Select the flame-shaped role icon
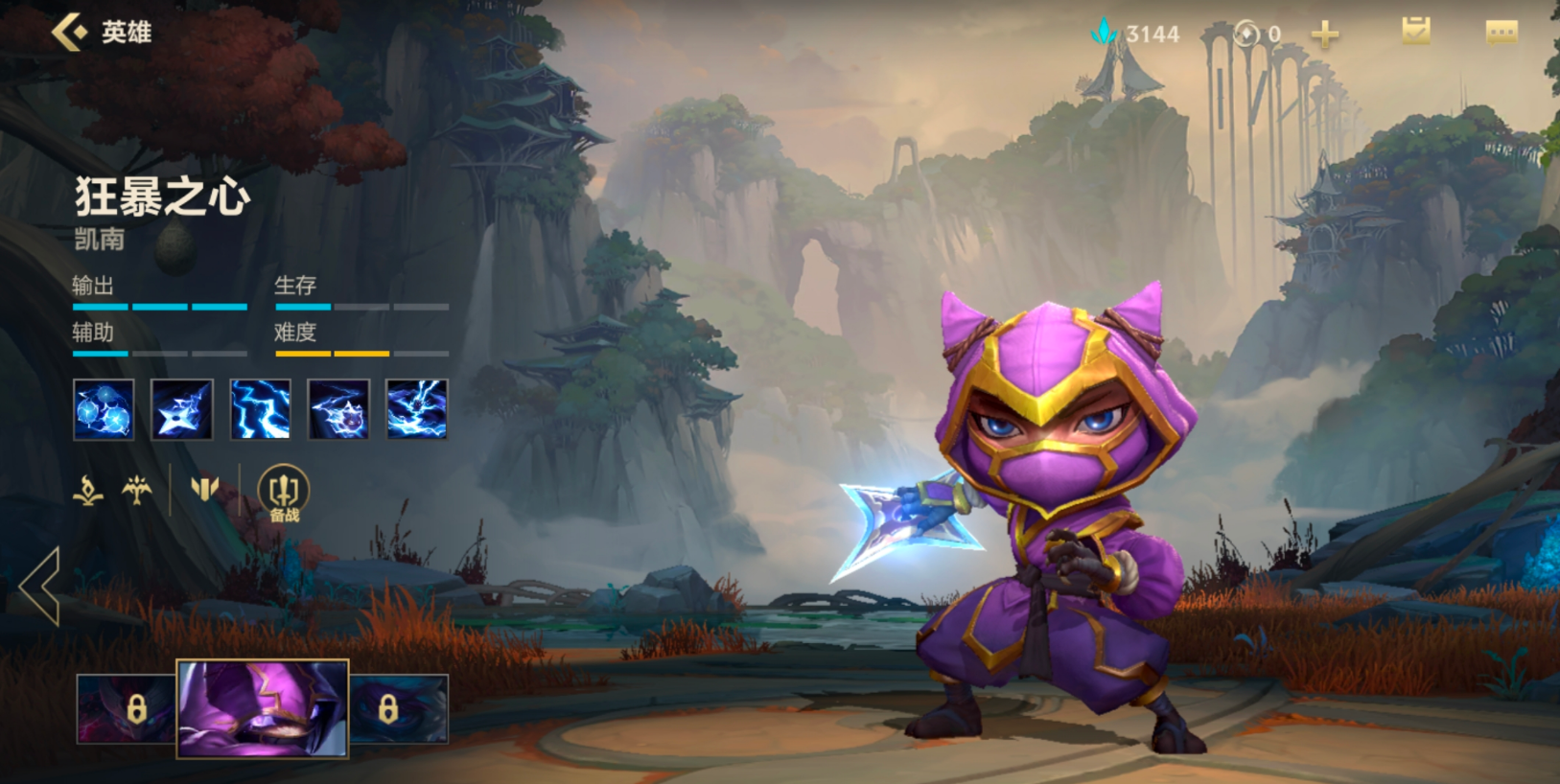Viewport: 1560px width, 784px height. click(88, 491)
